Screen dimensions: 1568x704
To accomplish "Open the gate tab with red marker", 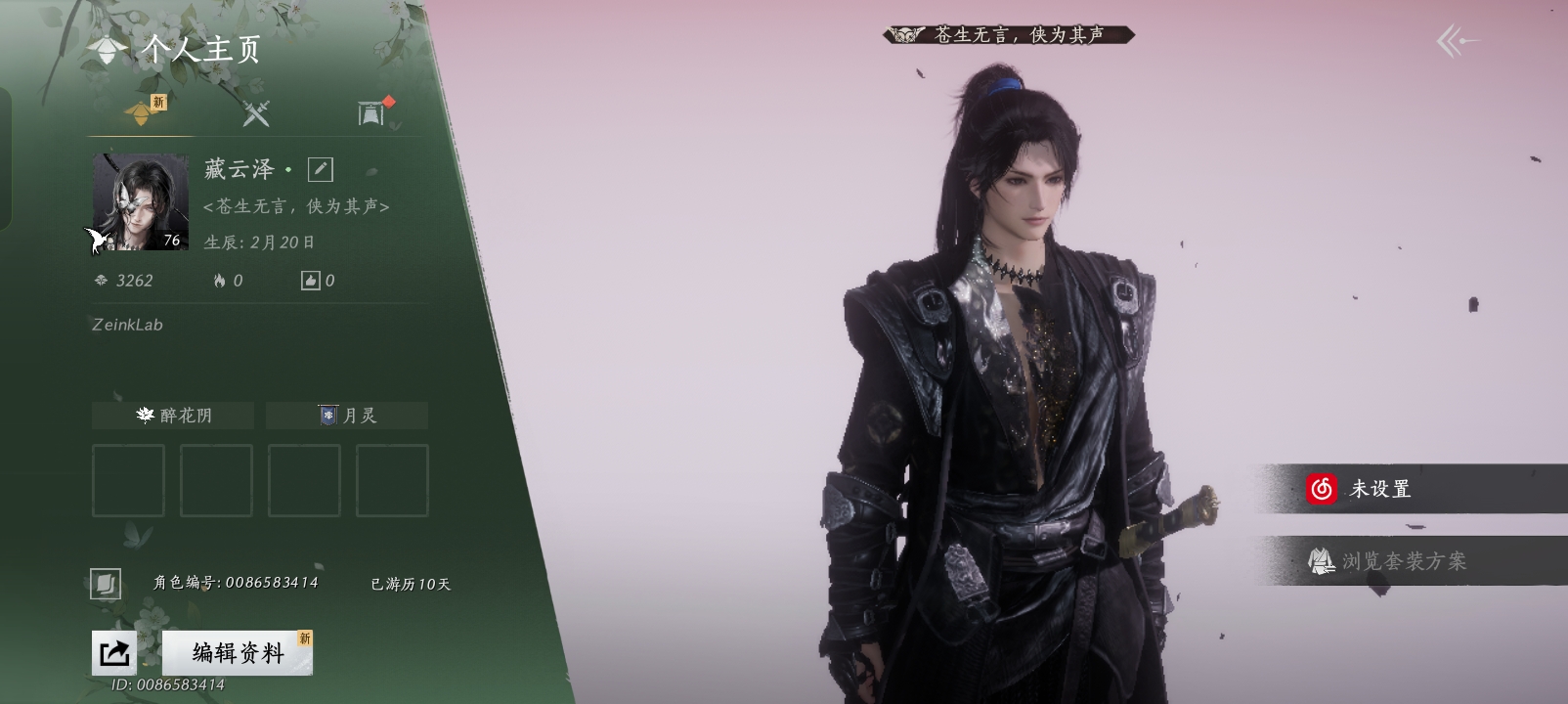I will (x=371, y=113).
